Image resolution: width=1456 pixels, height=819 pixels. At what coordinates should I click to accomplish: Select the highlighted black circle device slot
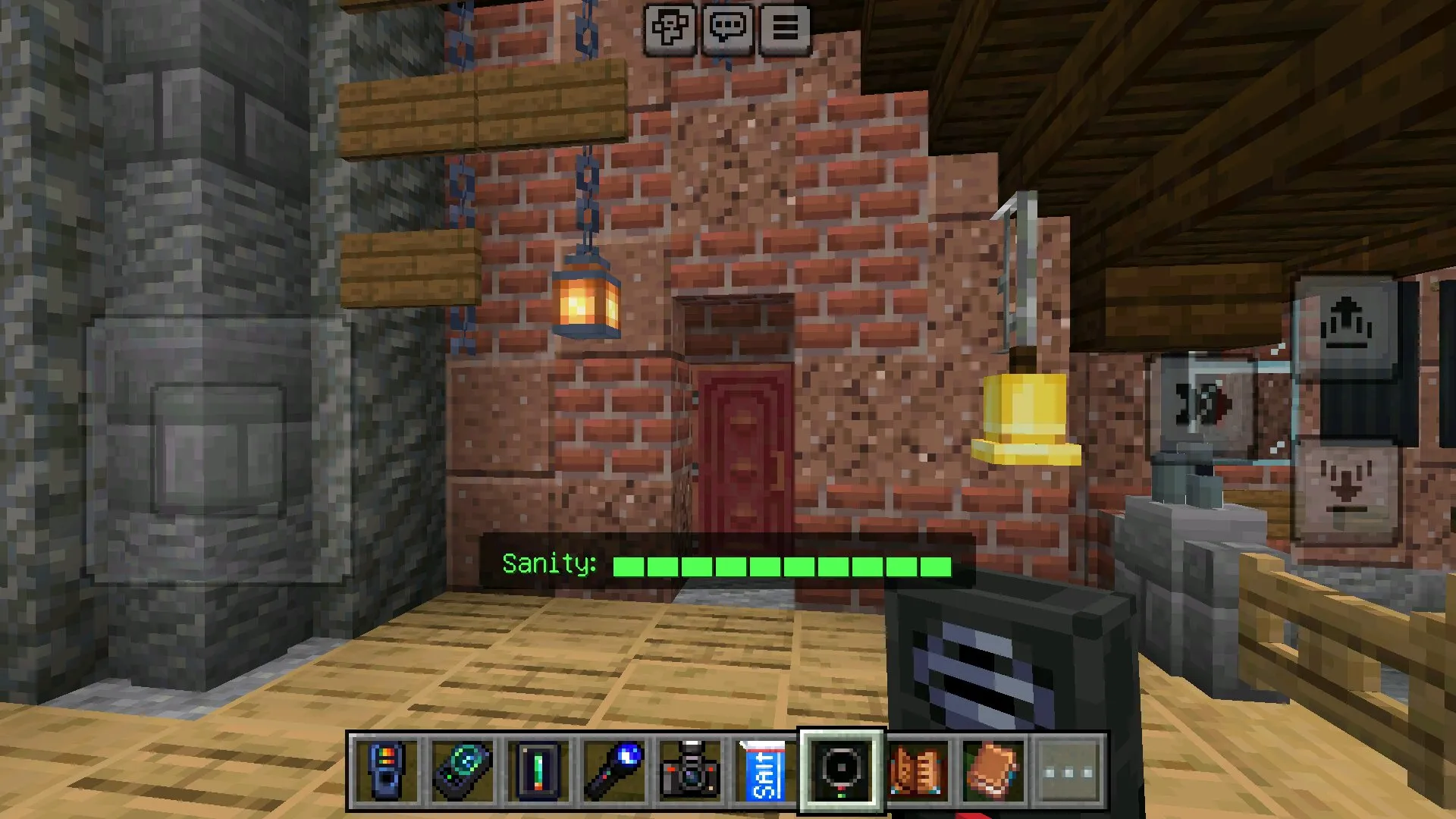[841, 771]
